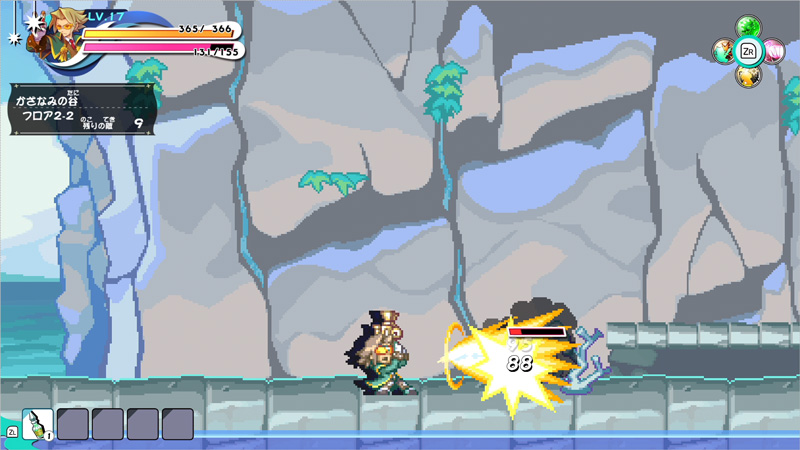This screenshot has height=450, width=800.
Task: Select the potion bottle item slot
Action: [x=37, y=424]
